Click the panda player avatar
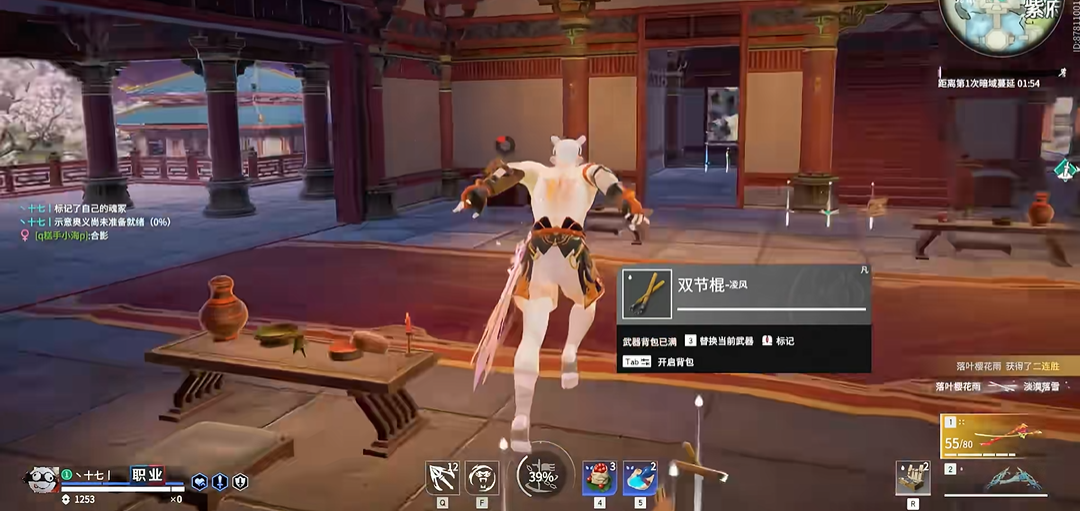 pos(42,481)
